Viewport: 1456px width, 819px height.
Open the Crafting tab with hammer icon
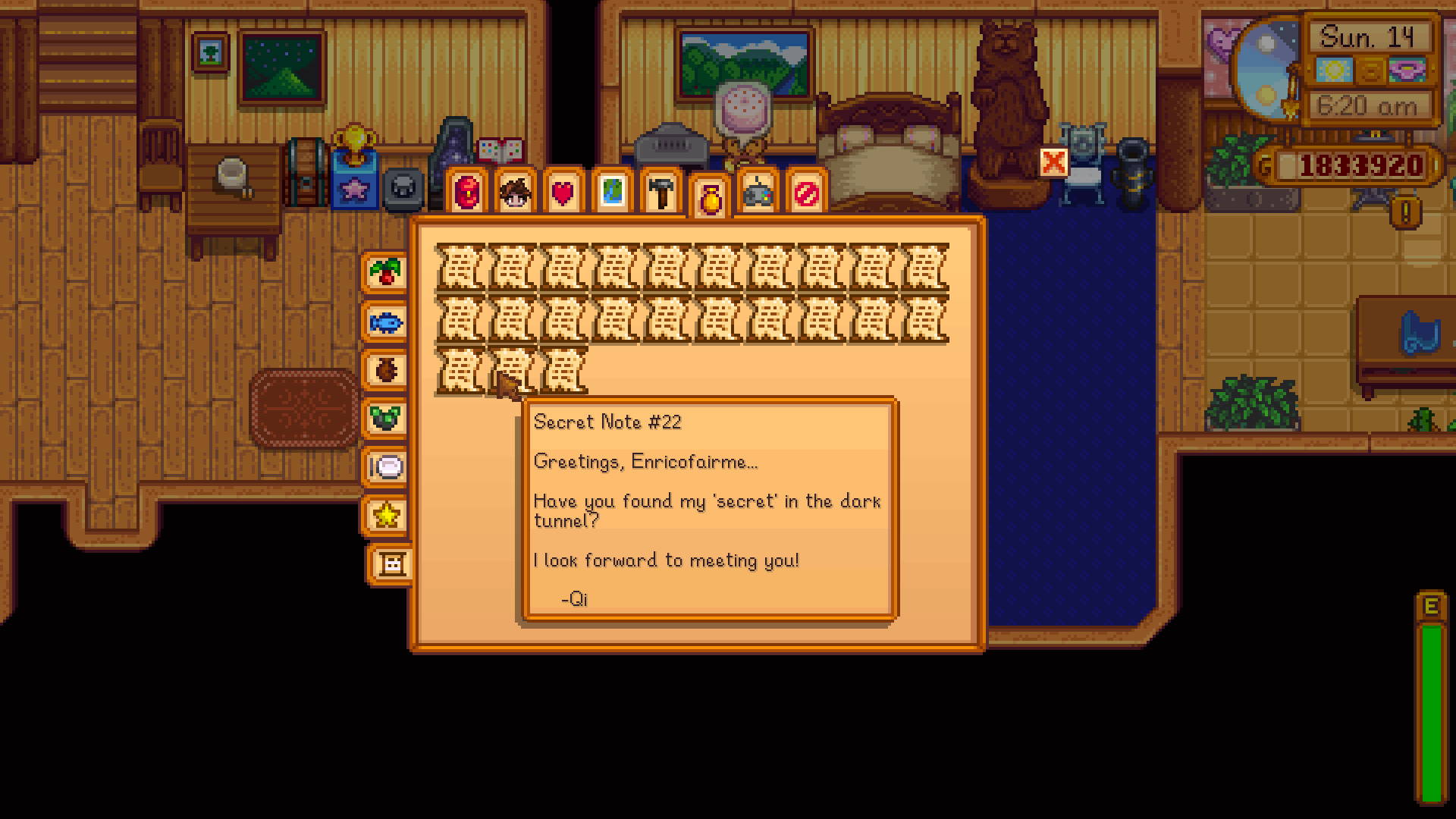click(x=662, y=193)
